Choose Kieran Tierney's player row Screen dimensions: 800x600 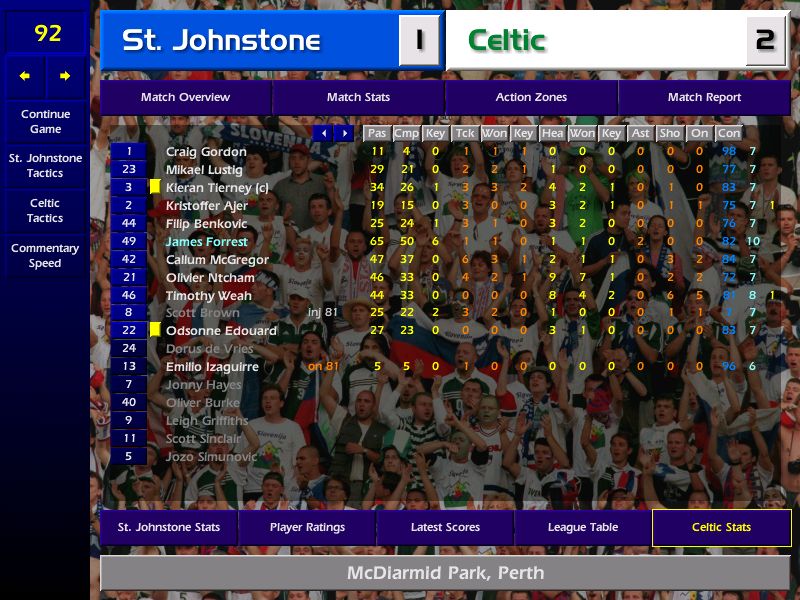tap(217, 188)
